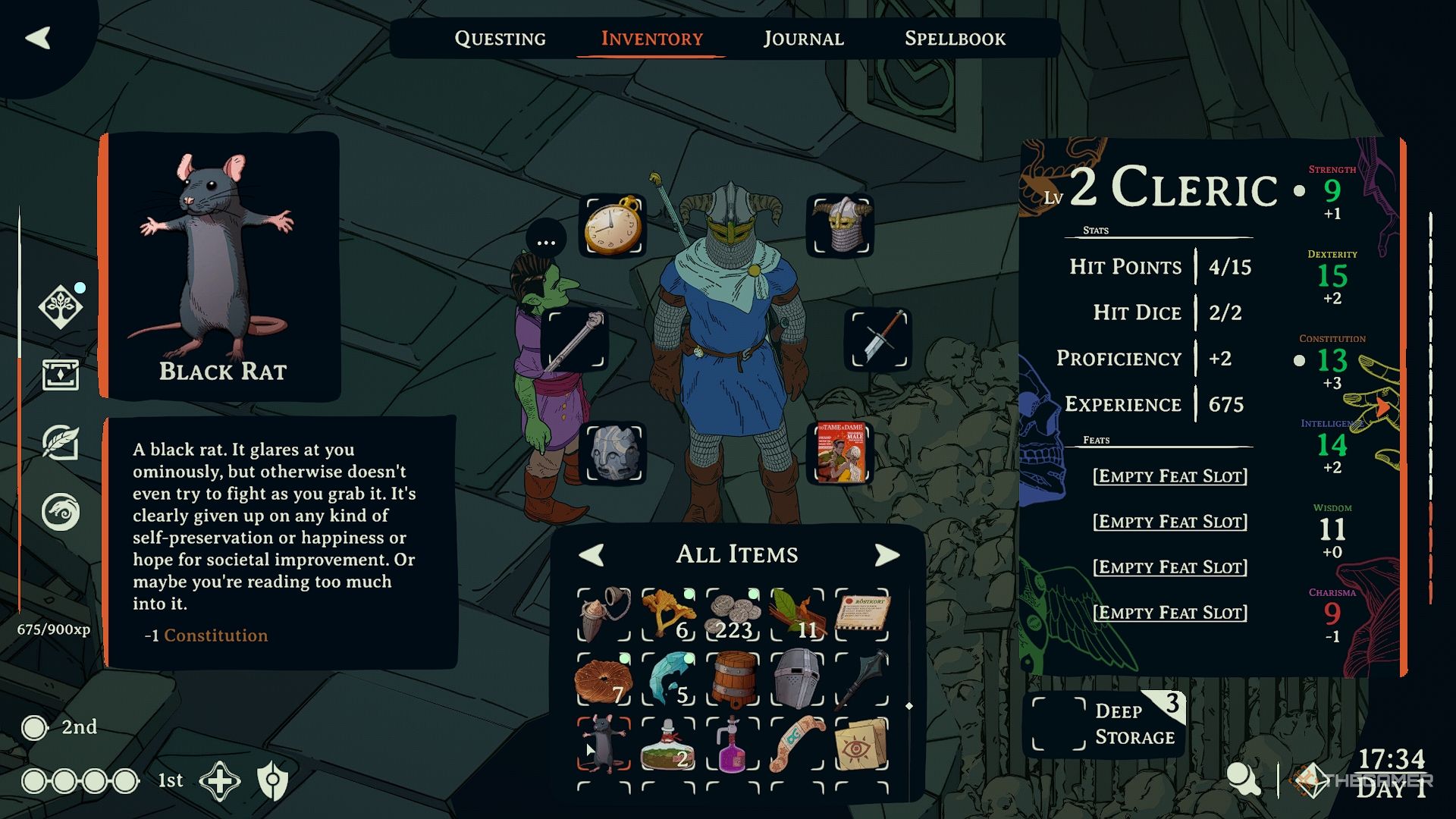The height and width of the screenshot is (819, 1456).
Task: Switch to the Spellbook tab
Action: tap(955, 39)
